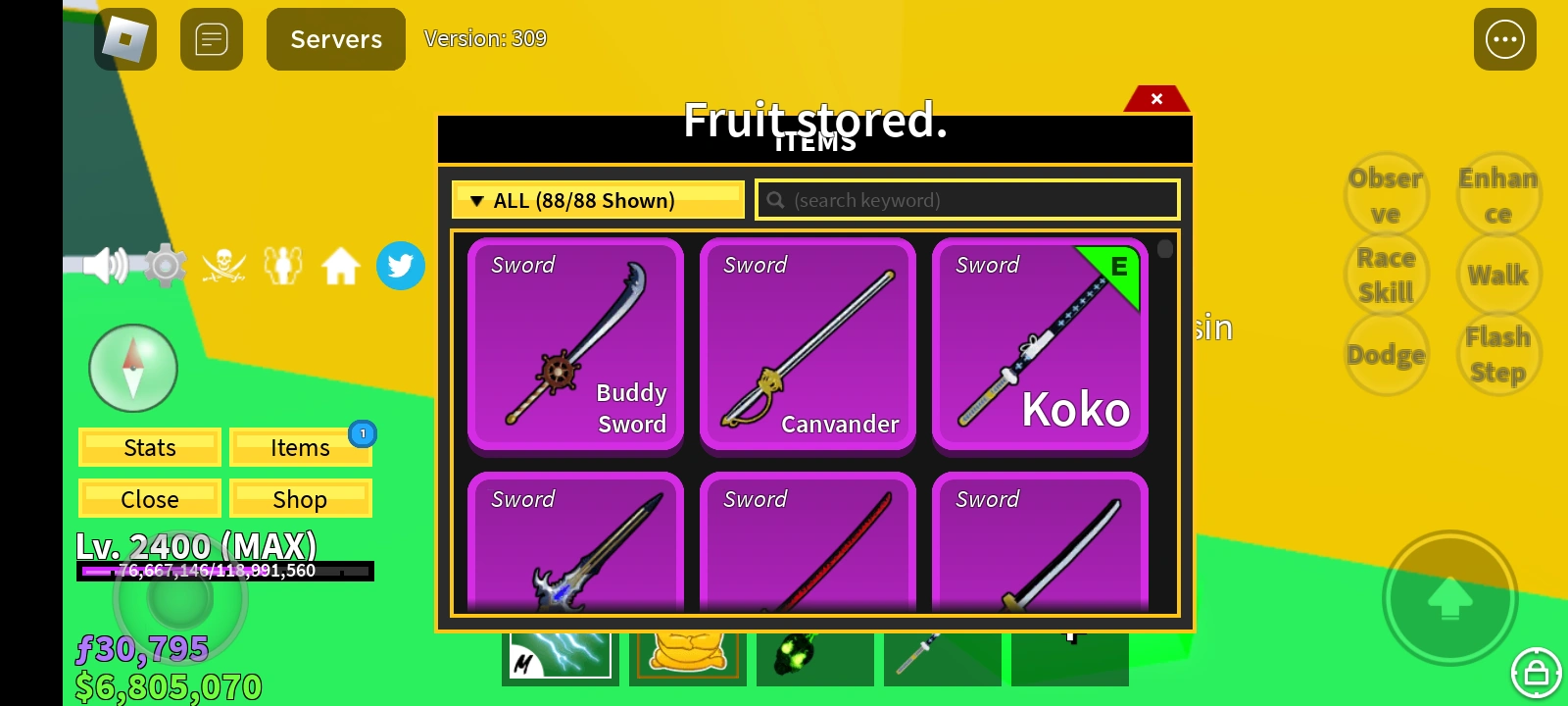
Task: Open game settings via the gear icon
Action: click(165, 265)
